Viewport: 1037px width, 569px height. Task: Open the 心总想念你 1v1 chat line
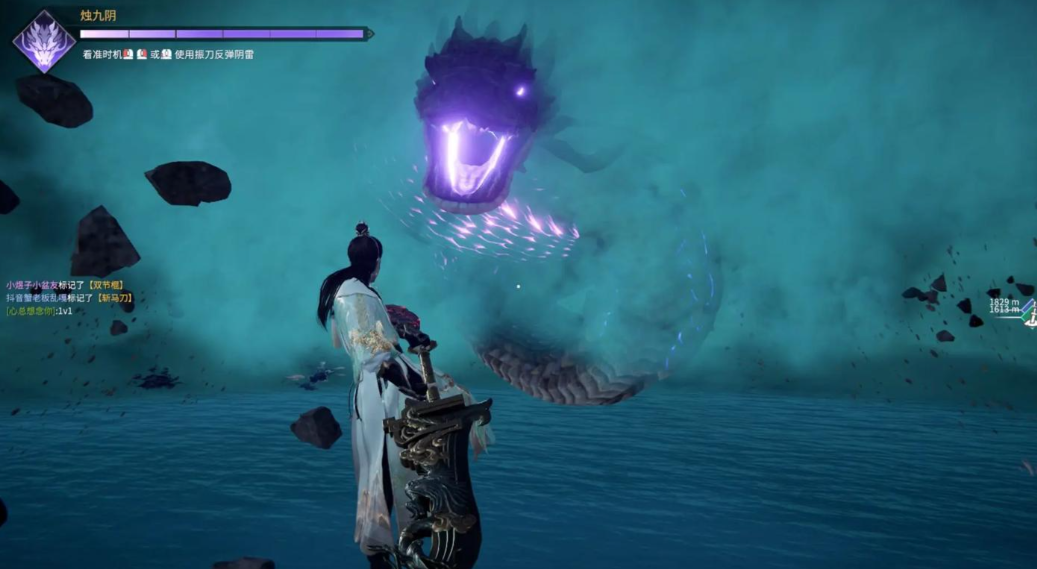click(40, 311)
